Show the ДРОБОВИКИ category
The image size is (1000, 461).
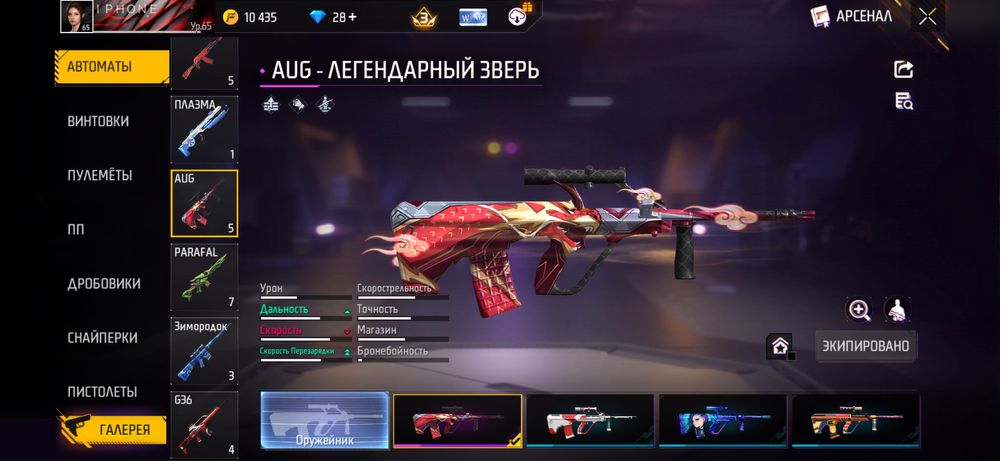point(103,283)
